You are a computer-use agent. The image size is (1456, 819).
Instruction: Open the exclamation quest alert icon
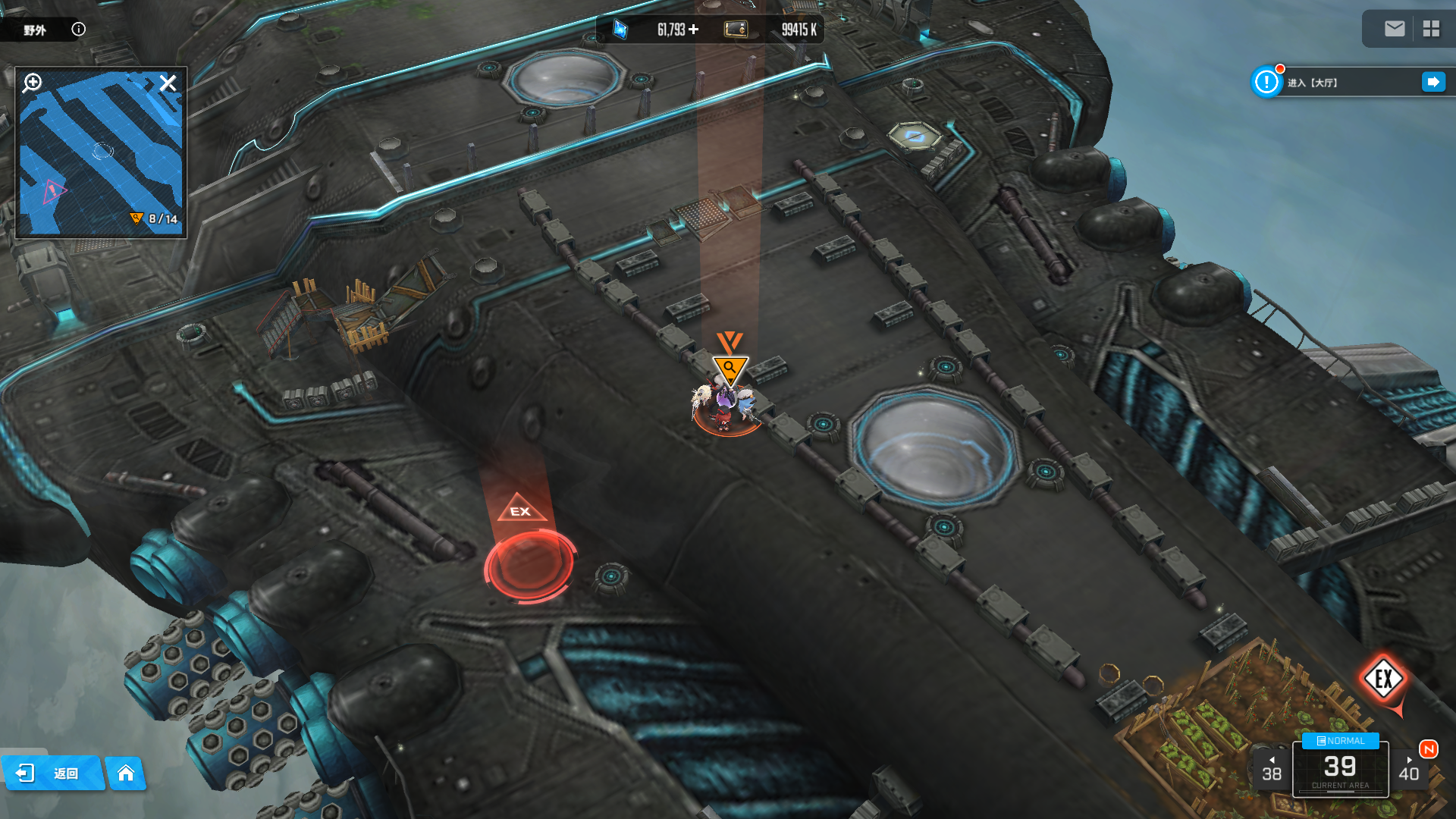pyautogui.click(x=1266, y=82)
